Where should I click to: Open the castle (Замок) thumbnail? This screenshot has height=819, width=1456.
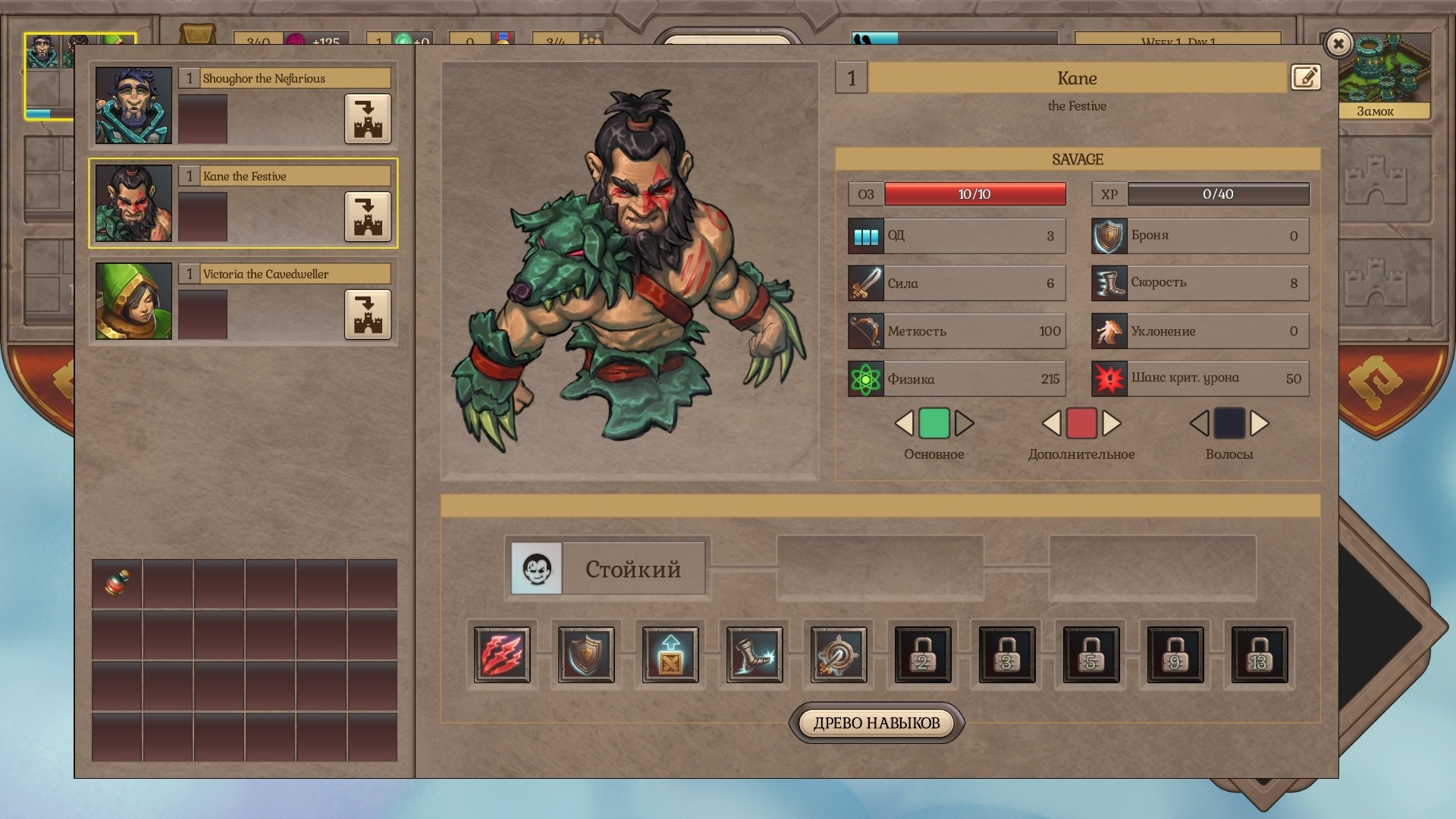(1376, 76)
